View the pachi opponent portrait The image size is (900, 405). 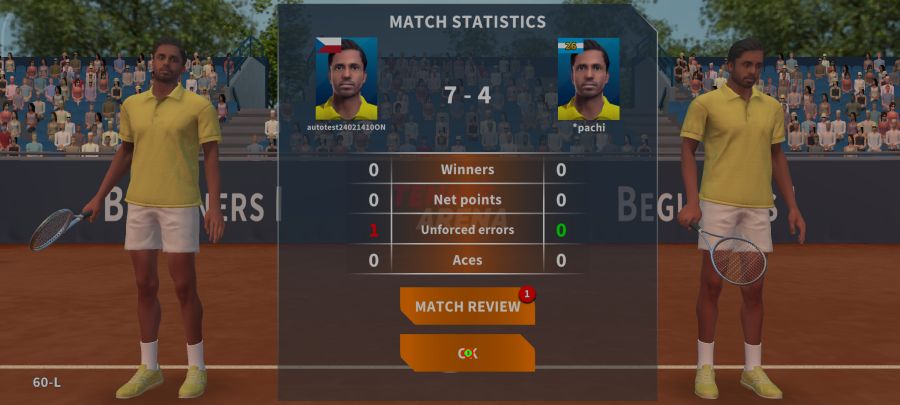[588, 79]
